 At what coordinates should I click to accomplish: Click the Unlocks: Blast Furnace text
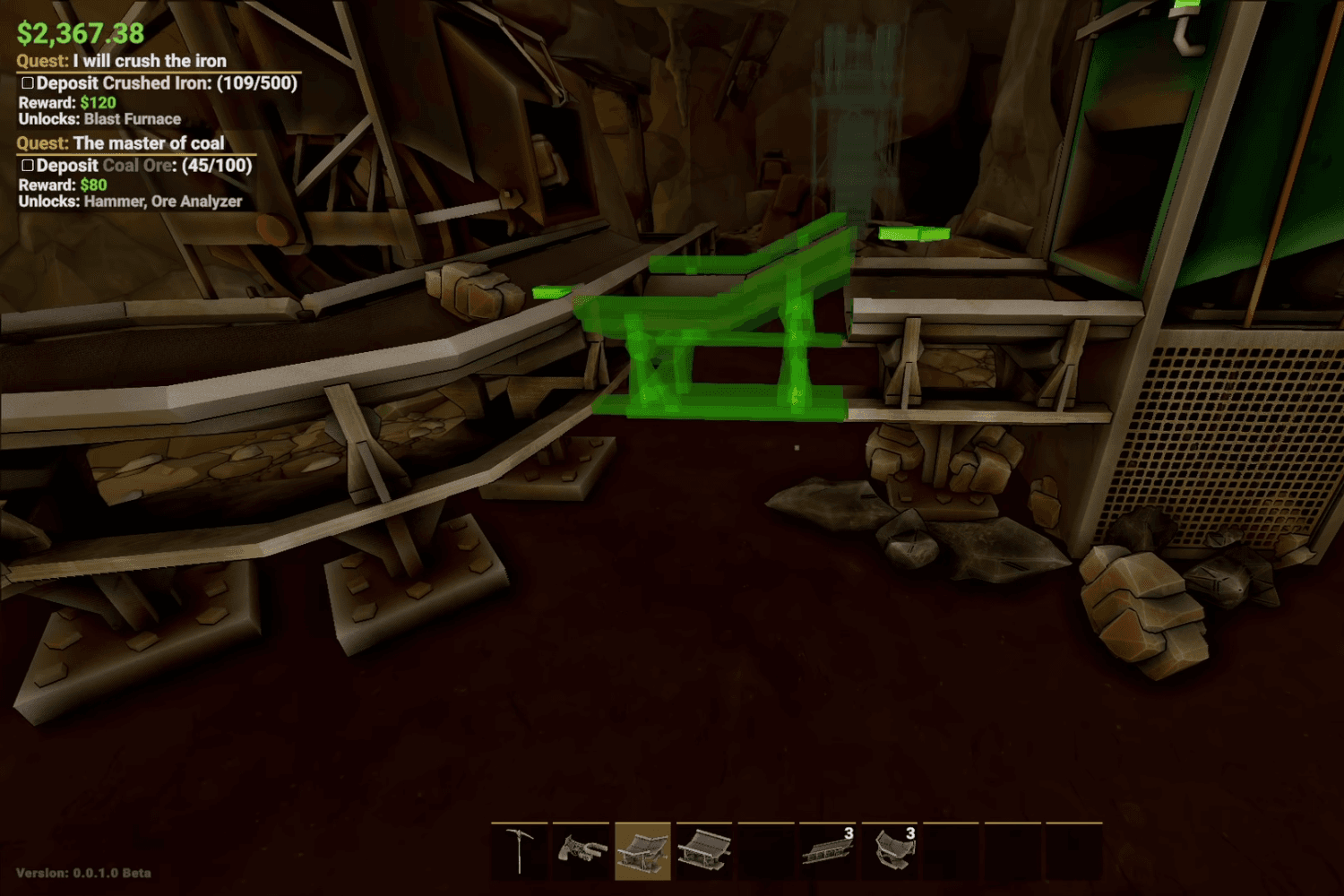pyautogui.click(x=99, y=118)
